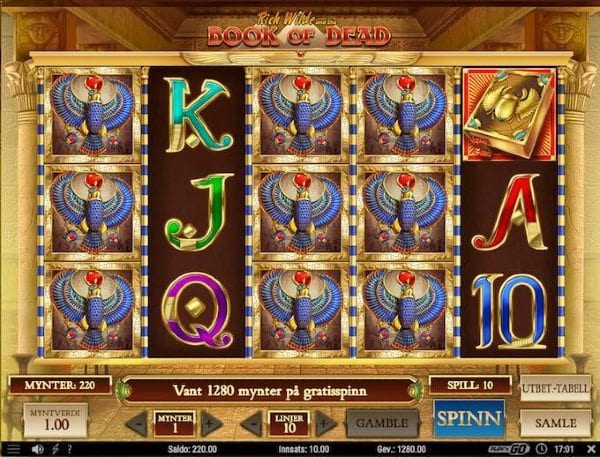
Task: Open the UTBET-TABELL paytable
Action: [555, 388]
